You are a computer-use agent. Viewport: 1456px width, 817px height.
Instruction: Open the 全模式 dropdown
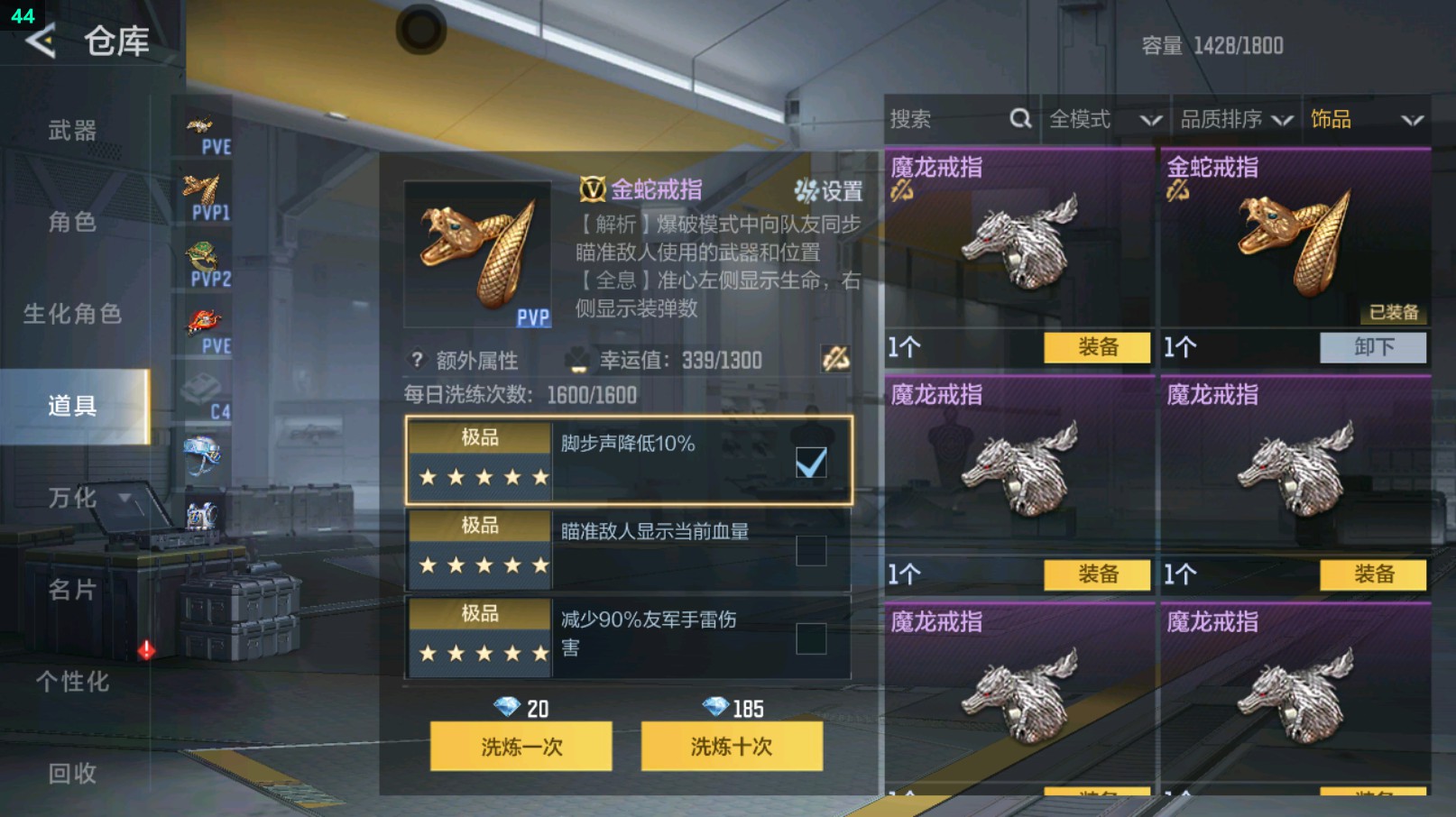(x=1100, y=118)
